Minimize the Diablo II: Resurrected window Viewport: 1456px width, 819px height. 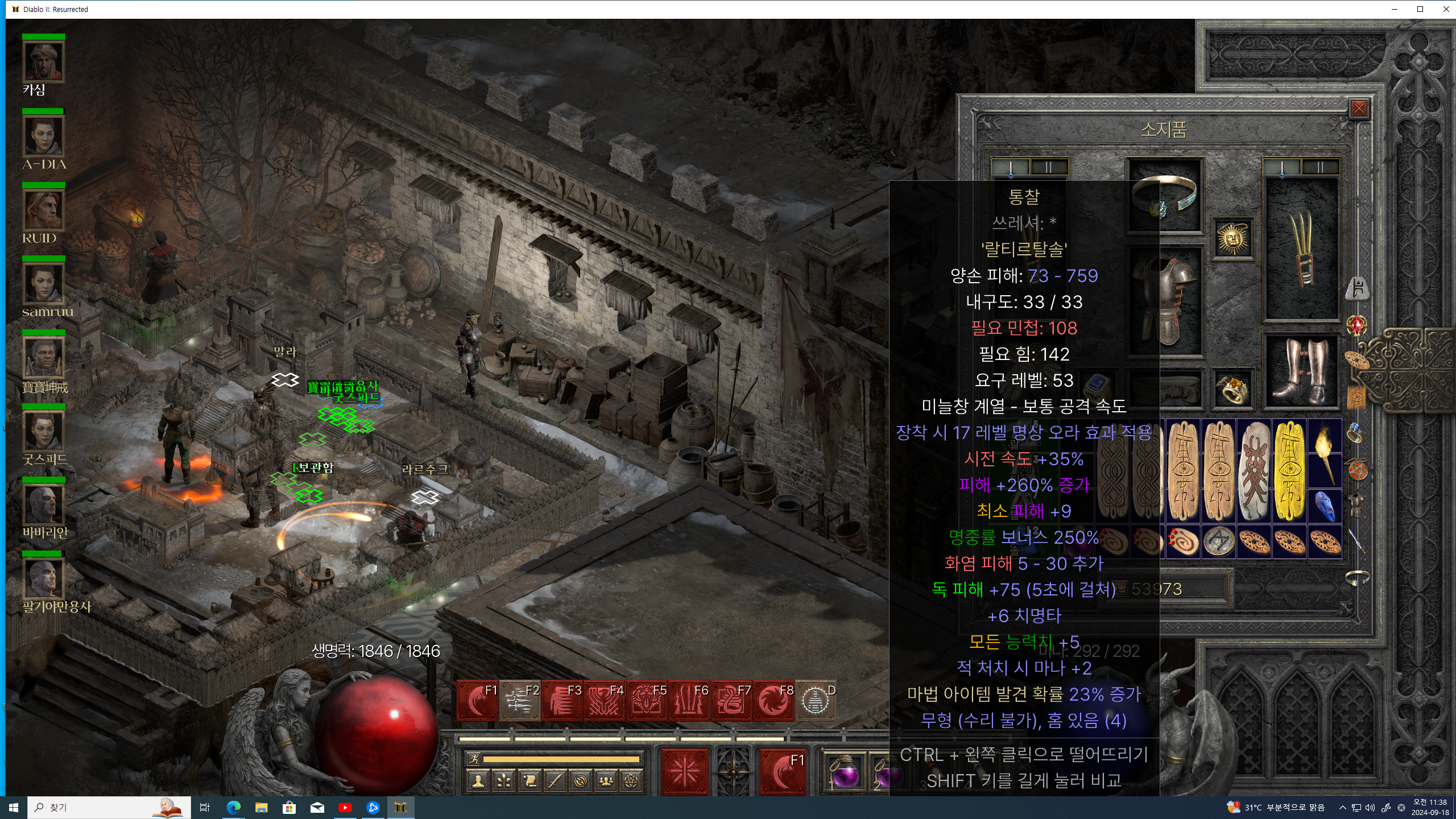tap(1394, 9)
